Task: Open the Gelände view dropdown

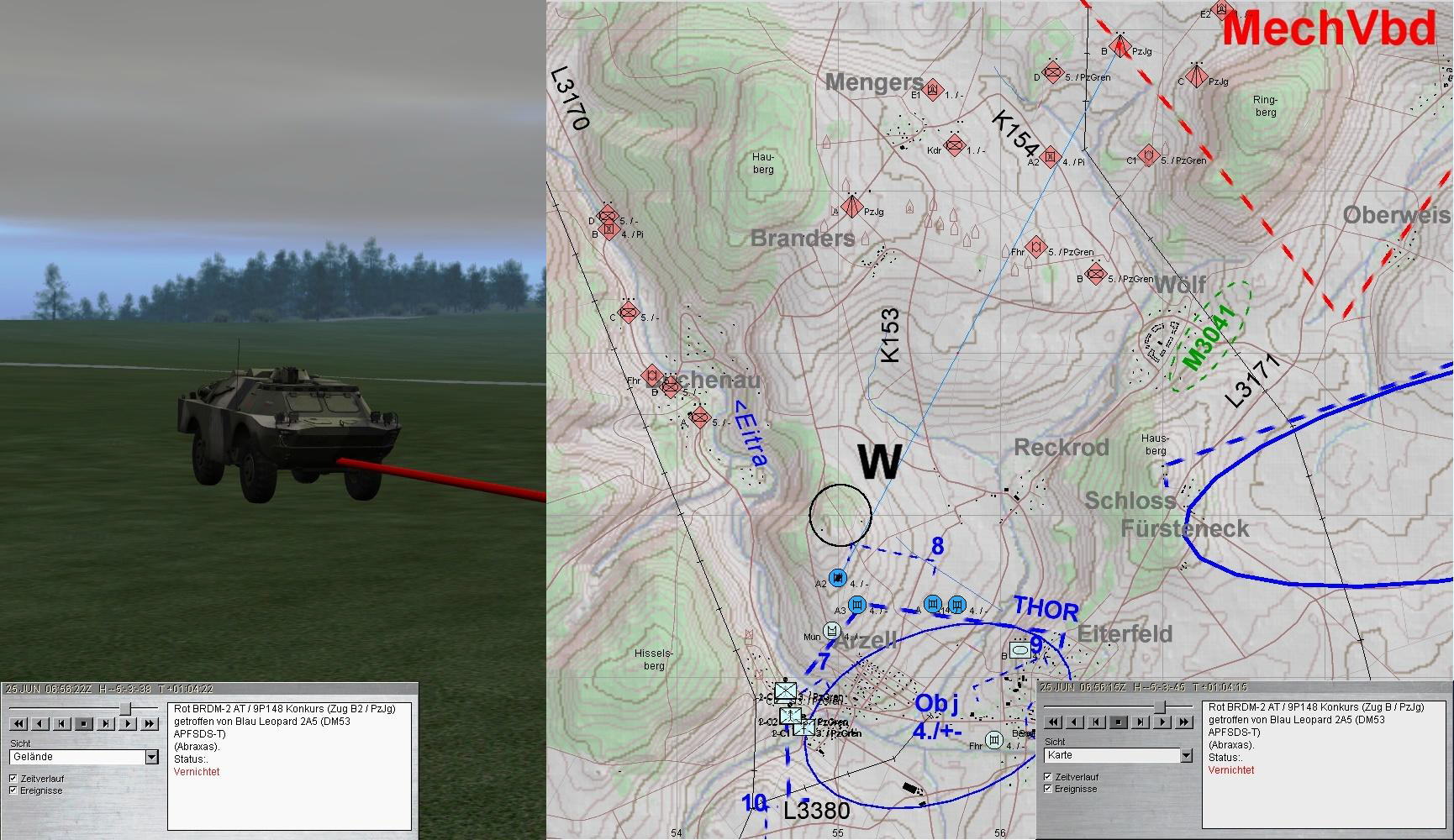Action: [152, 757]
